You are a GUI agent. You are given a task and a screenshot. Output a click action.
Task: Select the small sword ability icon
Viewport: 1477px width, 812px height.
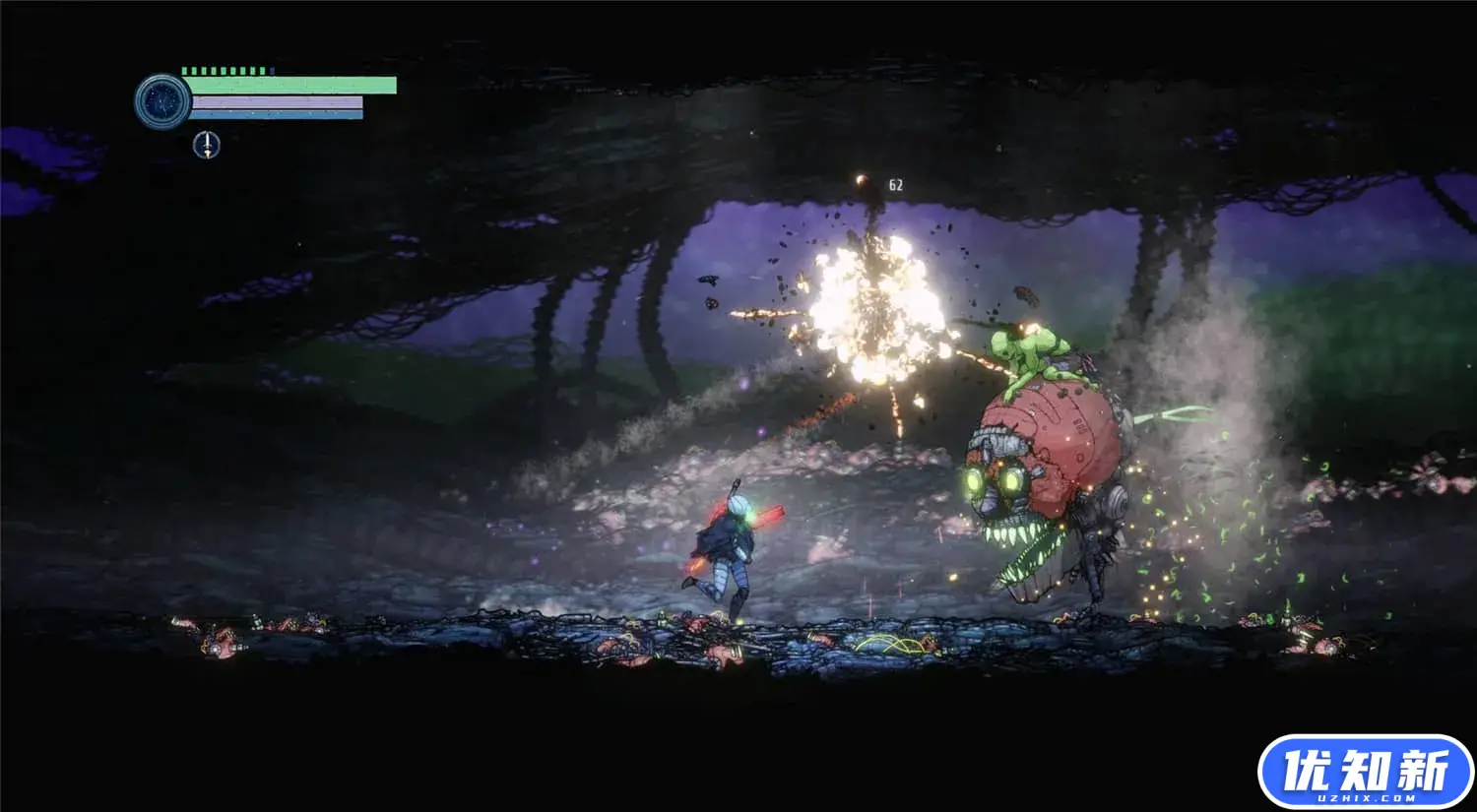click(206, 146)
